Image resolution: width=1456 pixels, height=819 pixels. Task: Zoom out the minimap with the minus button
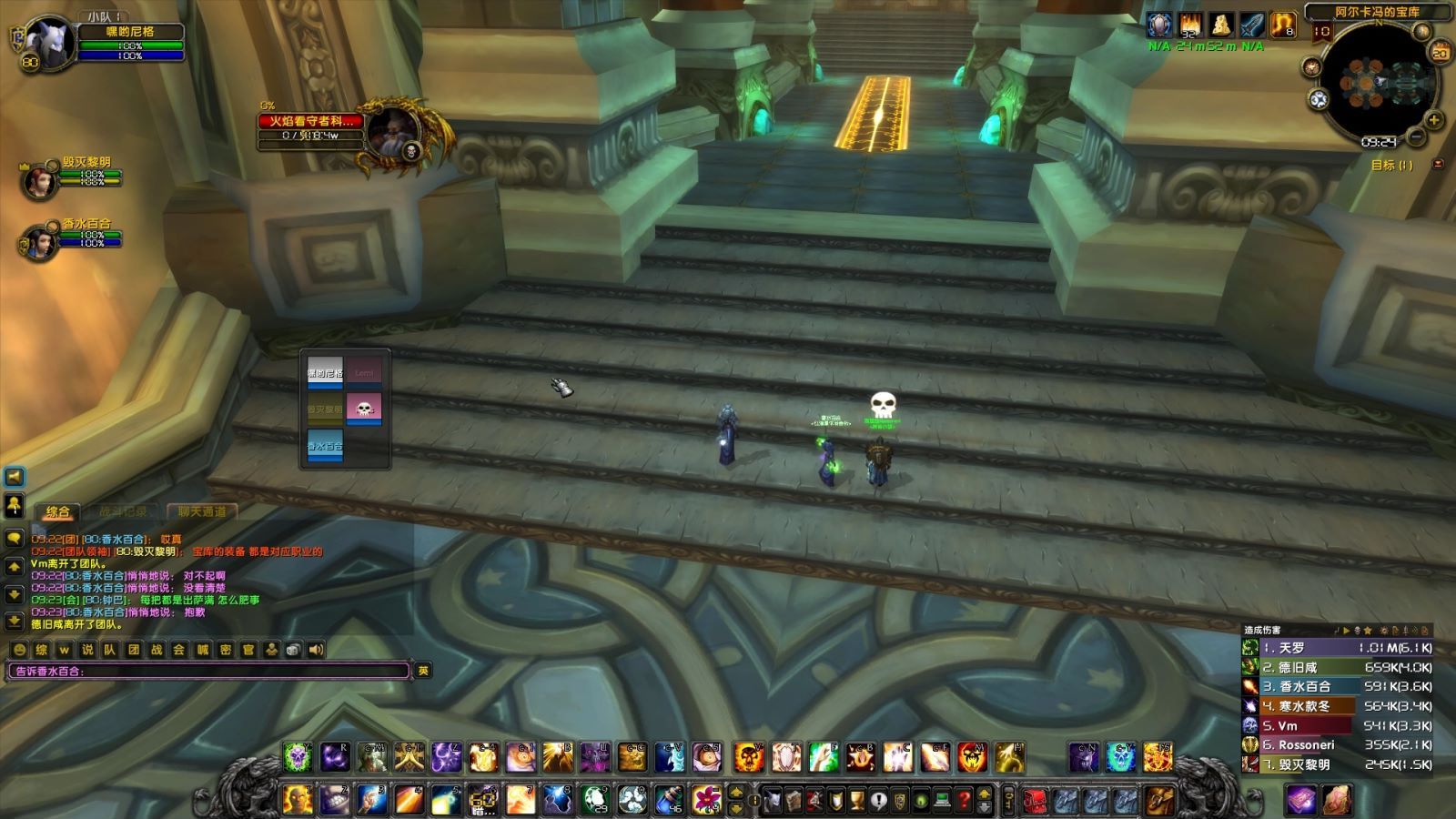1416,137
